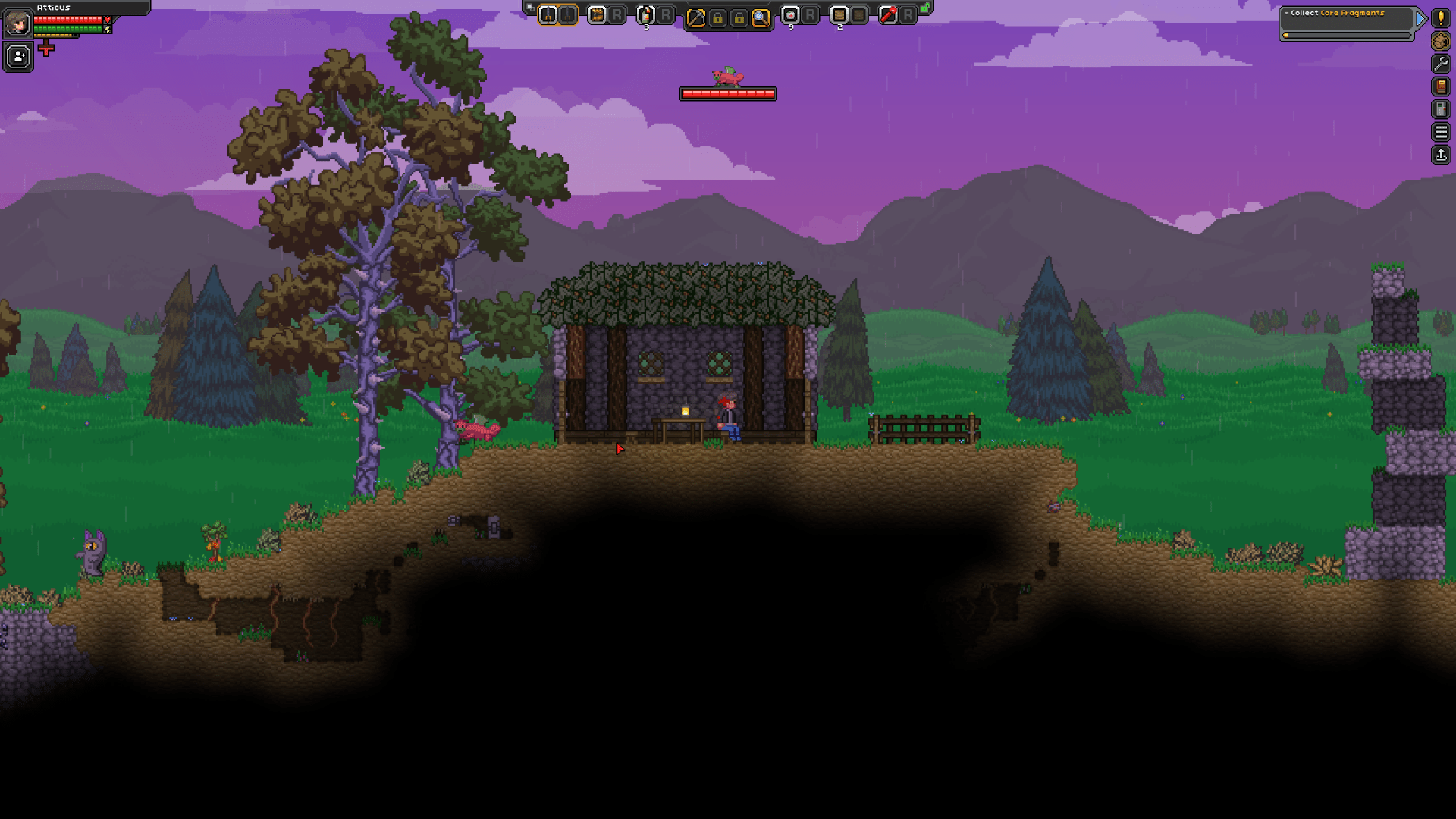
Task: Open the device icon in the sidebar
Action: tap(1441, 110)
